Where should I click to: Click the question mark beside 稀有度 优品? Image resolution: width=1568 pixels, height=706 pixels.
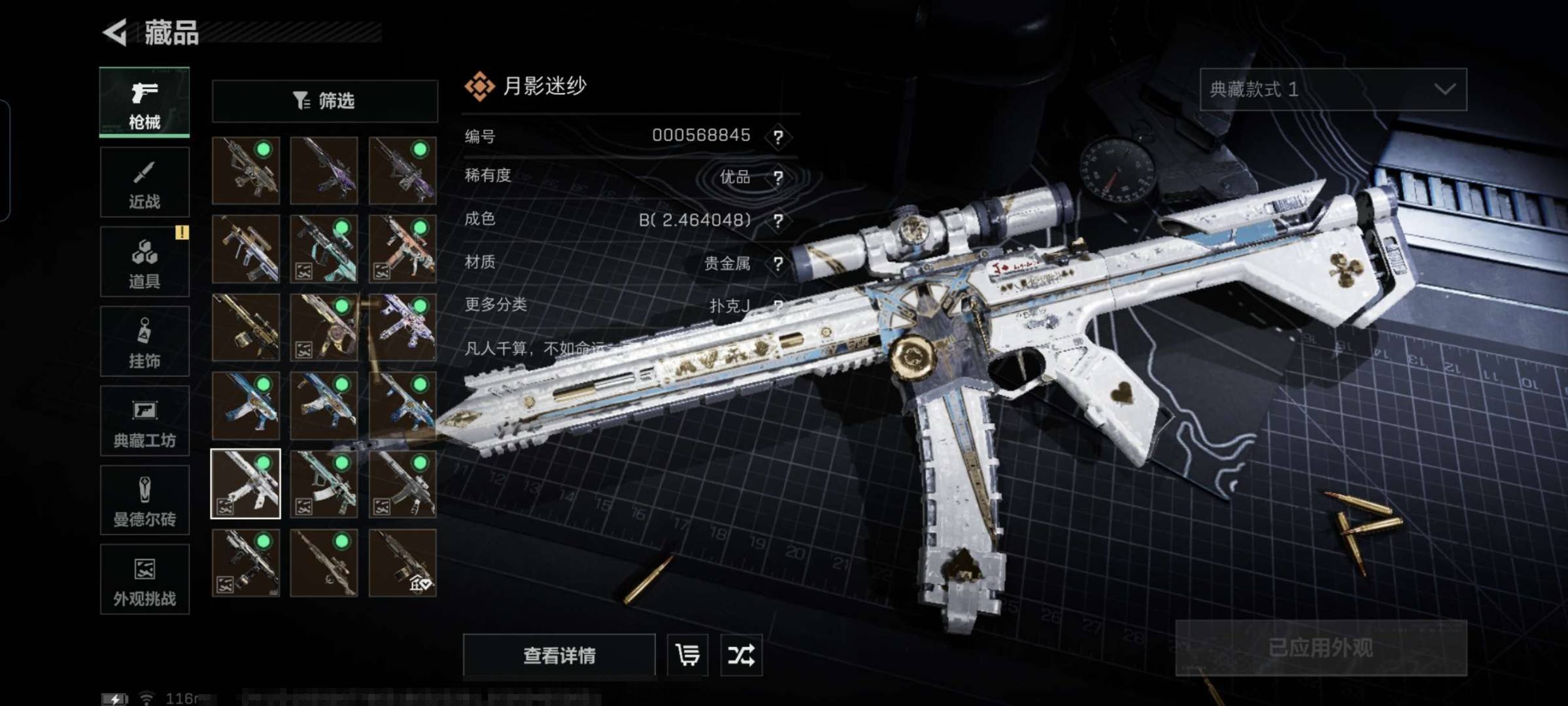[x=778, y=178]
